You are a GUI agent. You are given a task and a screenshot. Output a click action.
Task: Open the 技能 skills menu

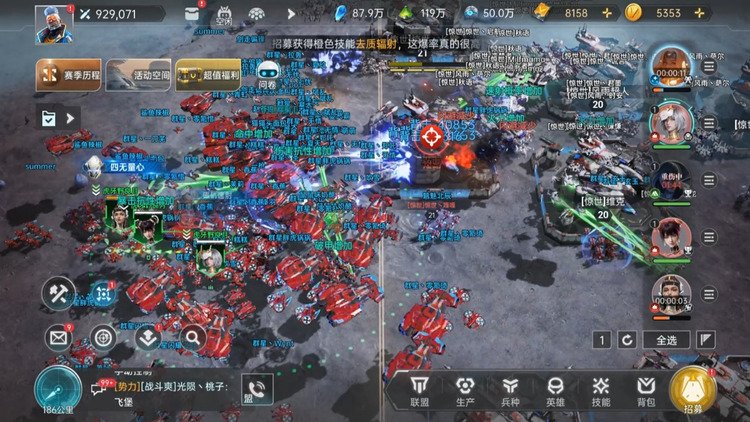coord(600,390)
